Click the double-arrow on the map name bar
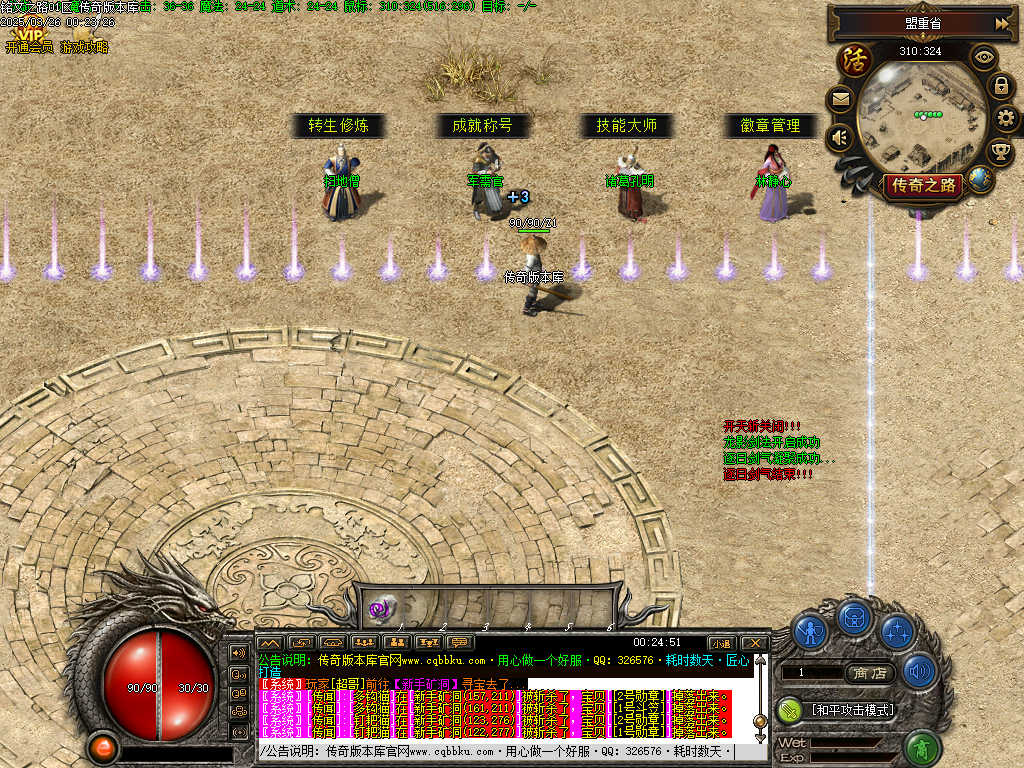The height and width of the screenshot is (768, 1024). tap(1001, 23)
